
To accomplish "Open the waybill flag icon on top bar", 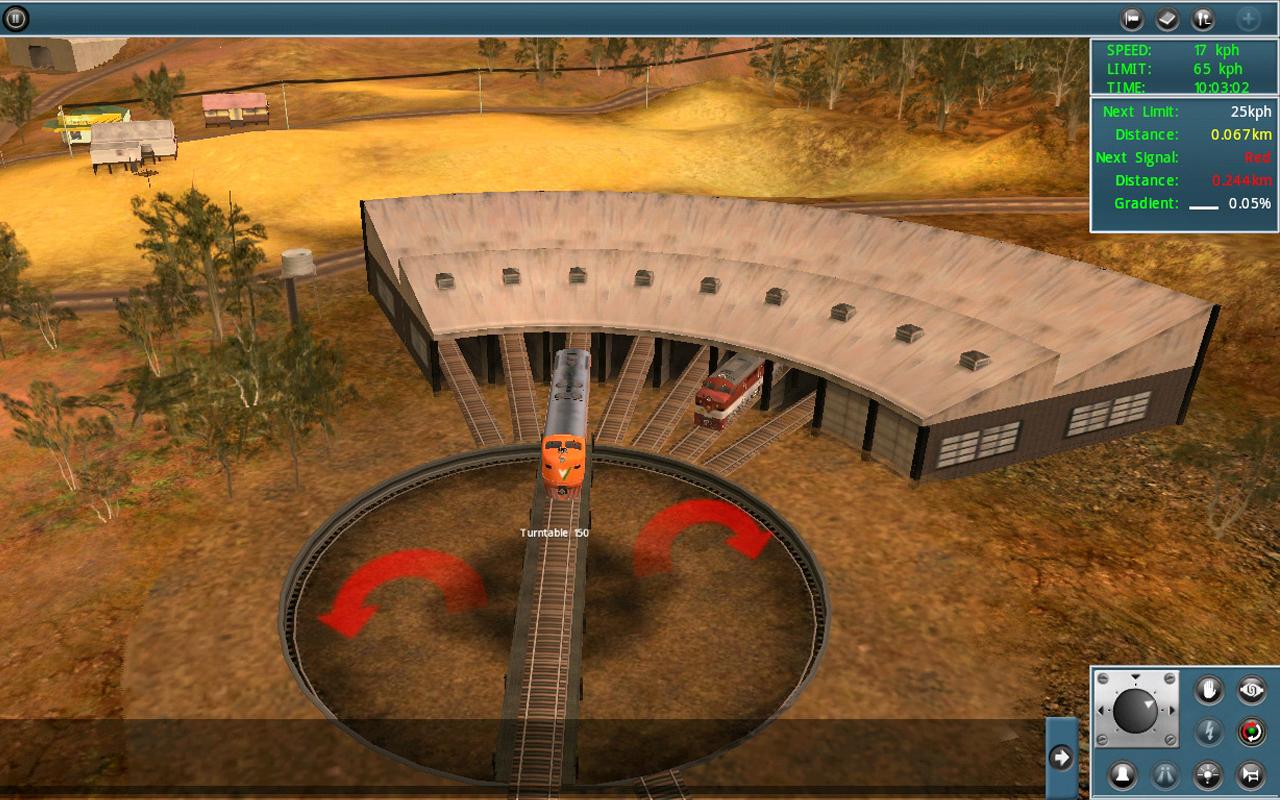I will [1131, 17].
